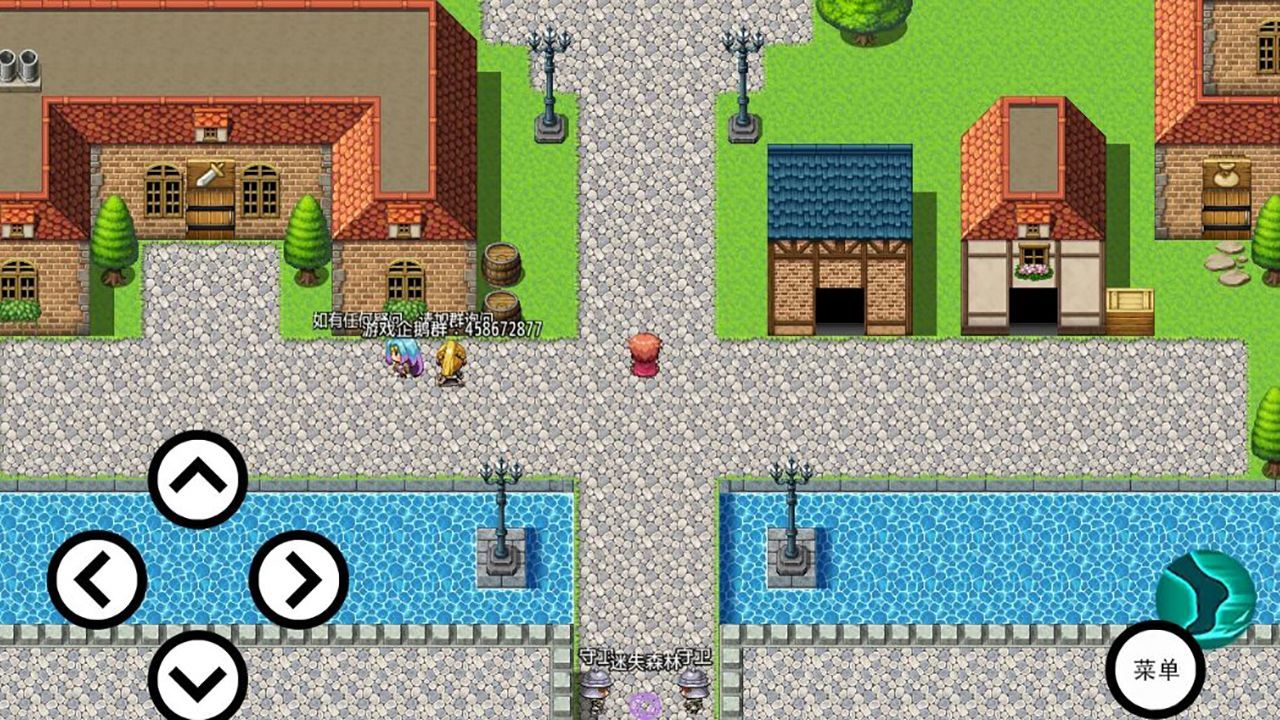Screen dimensions: 1280x720
Task: Select the golden cloaked NPC
Action: [448, 362]
